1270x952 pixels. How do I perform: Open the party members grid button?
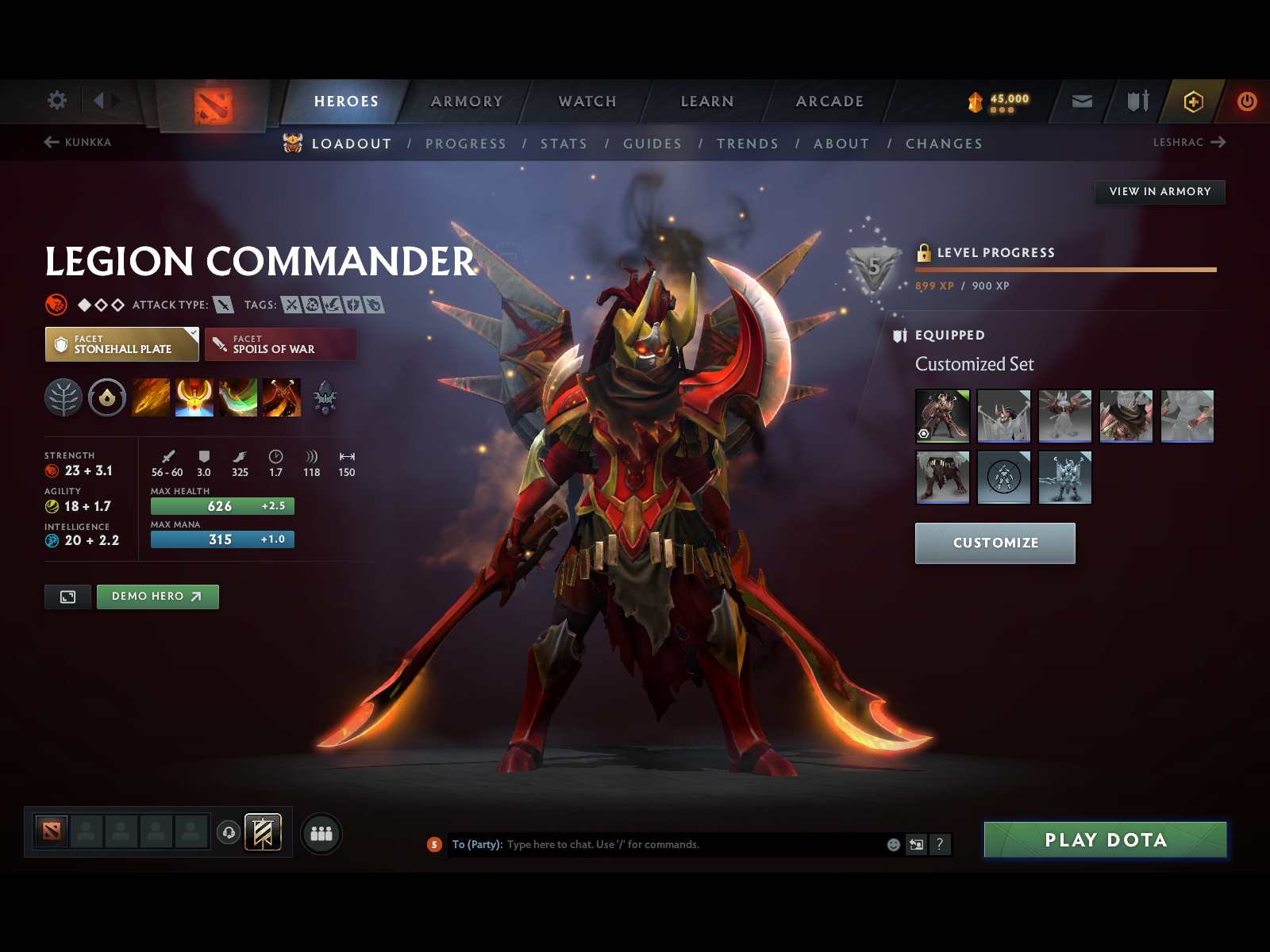pos(321,834)
